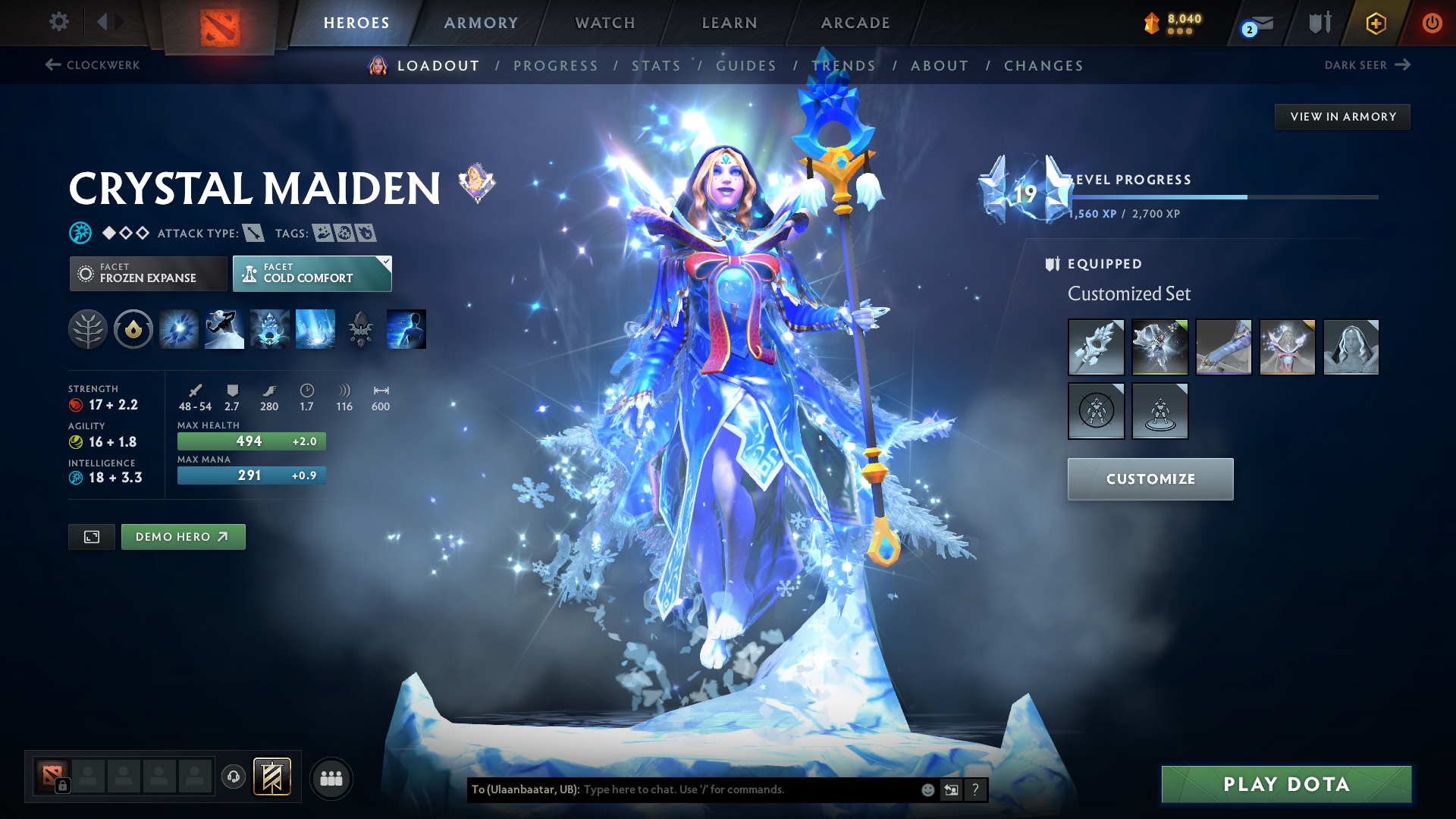Switch to the ARMORY tab
Screen dimensions: 1456x819
point(481,22)
